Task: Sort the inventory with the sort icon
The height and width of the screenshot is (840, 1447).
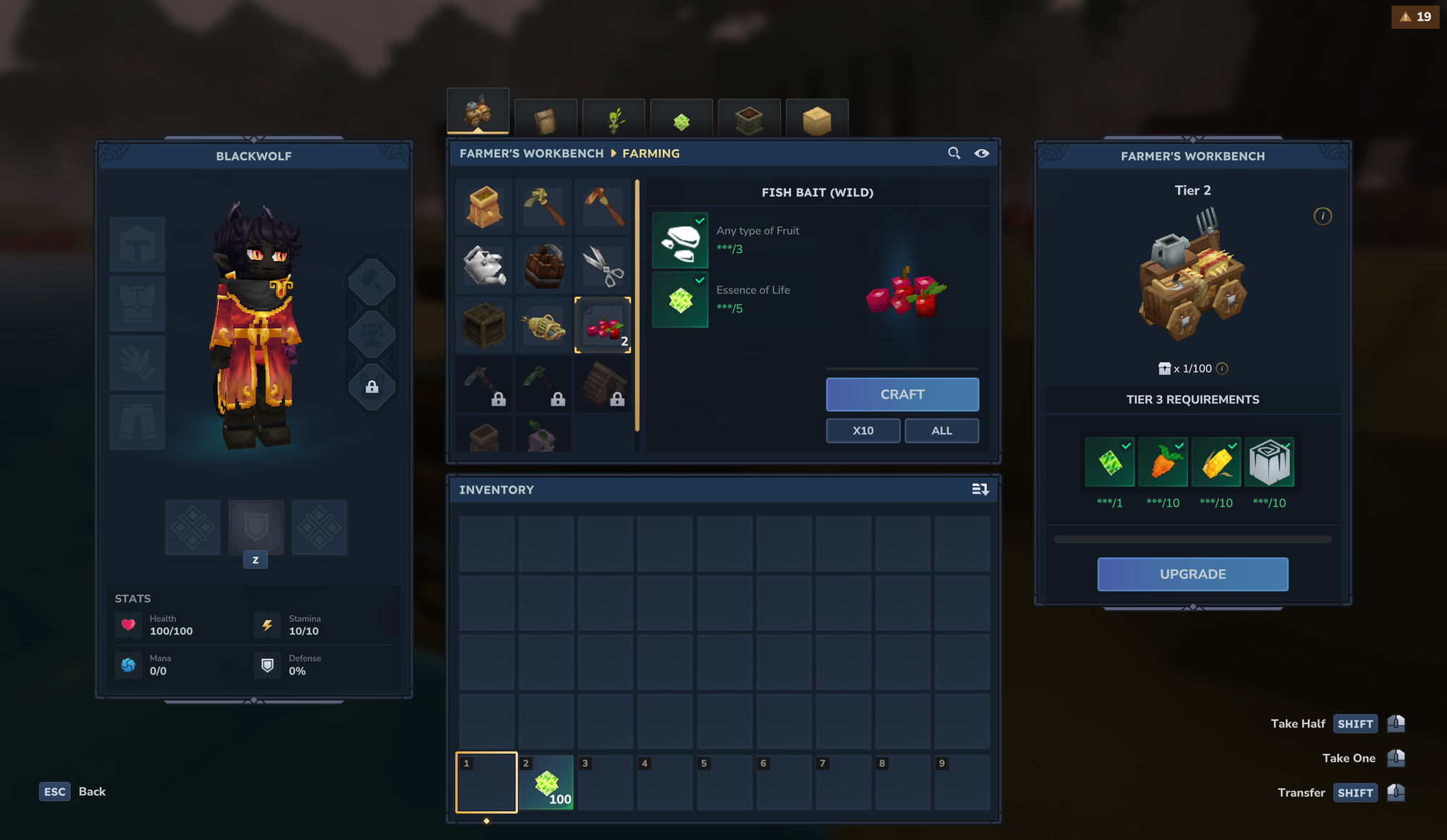Action: pos(980,490)
